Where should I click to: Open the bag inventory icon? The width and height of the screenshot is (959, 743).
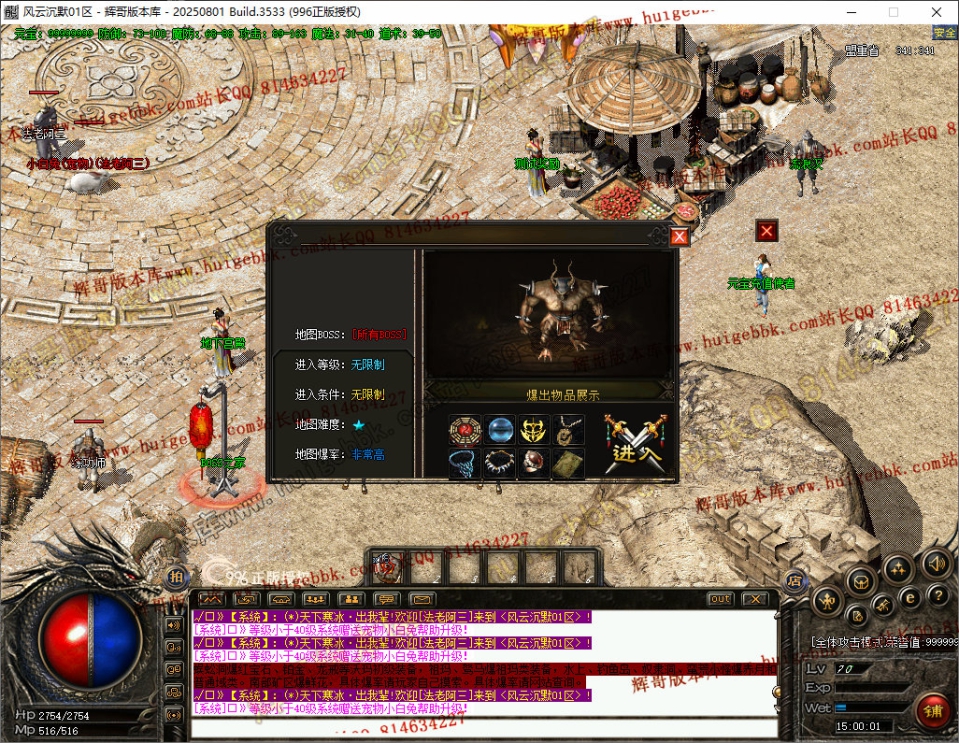pyautogui.click(x=859, y=578)
